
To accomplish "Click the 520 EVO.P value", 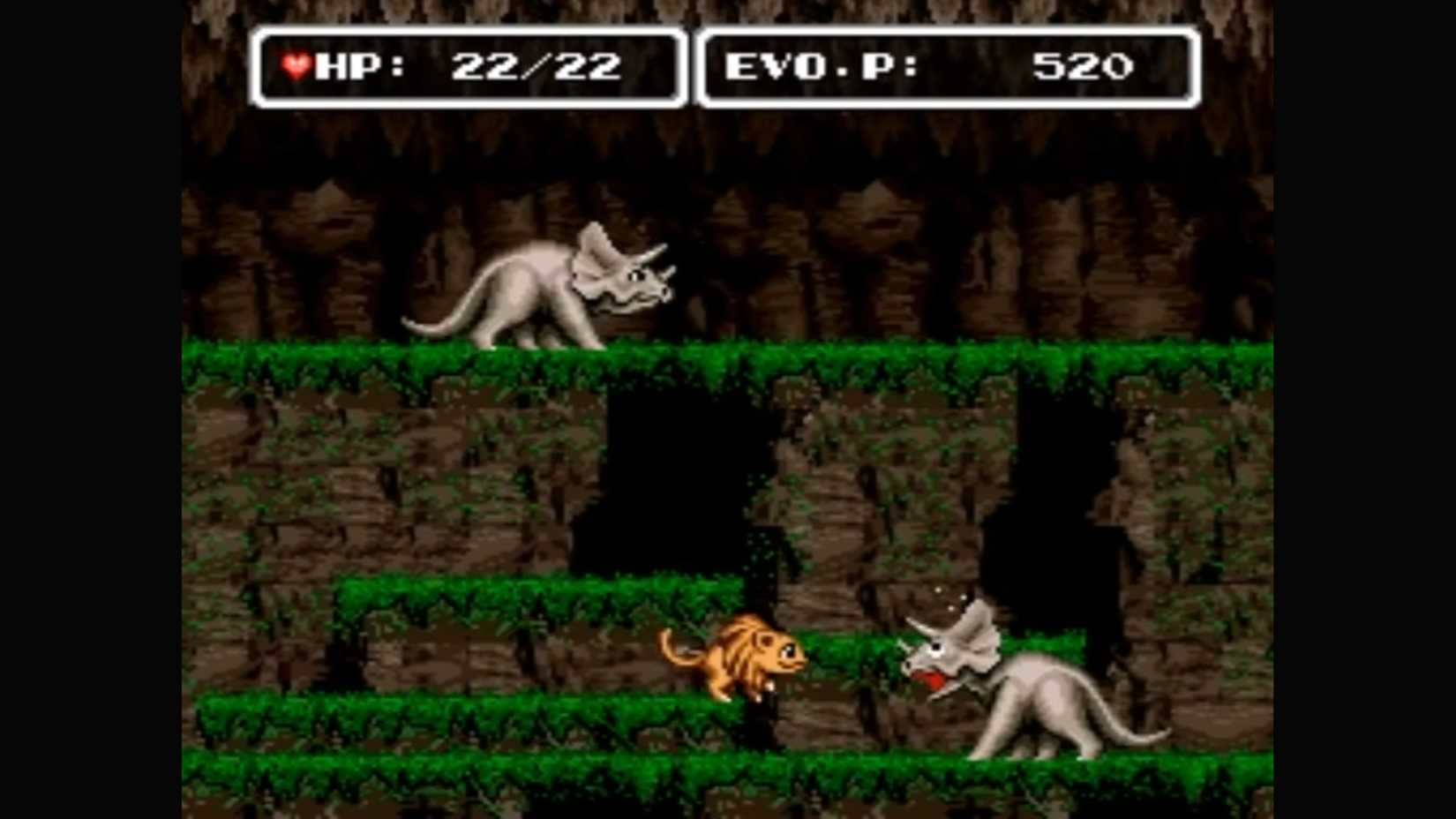I will [1085, 64].
